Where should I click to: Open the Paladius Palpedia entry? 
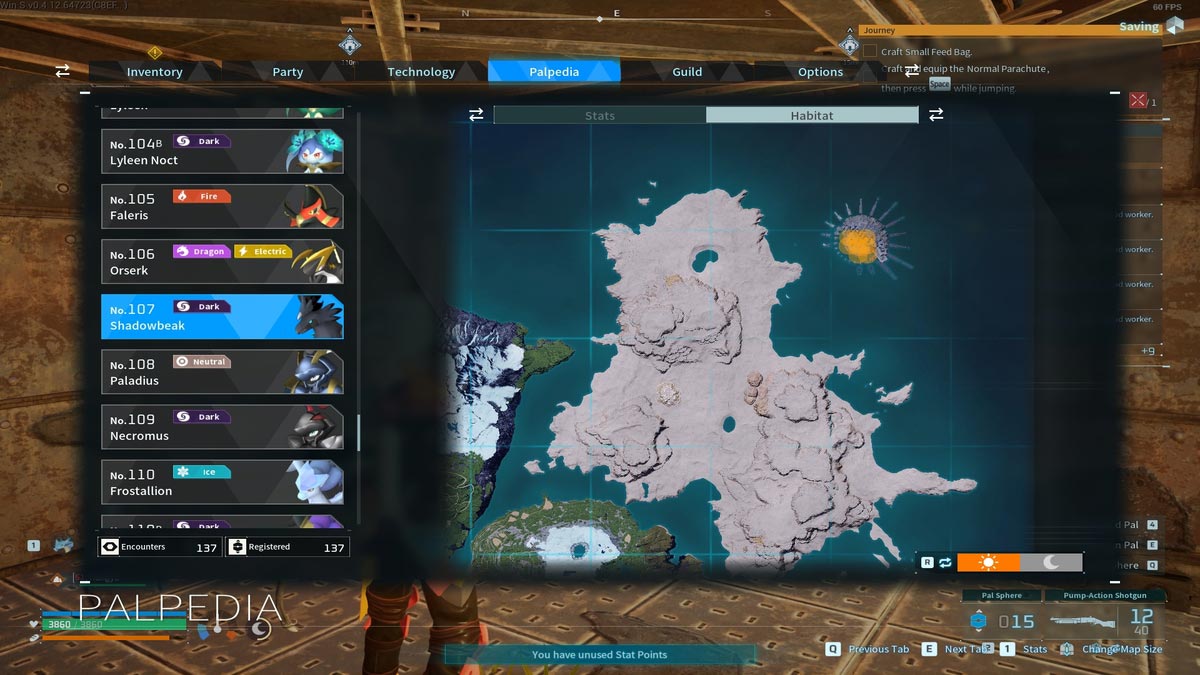coord(222,371)
